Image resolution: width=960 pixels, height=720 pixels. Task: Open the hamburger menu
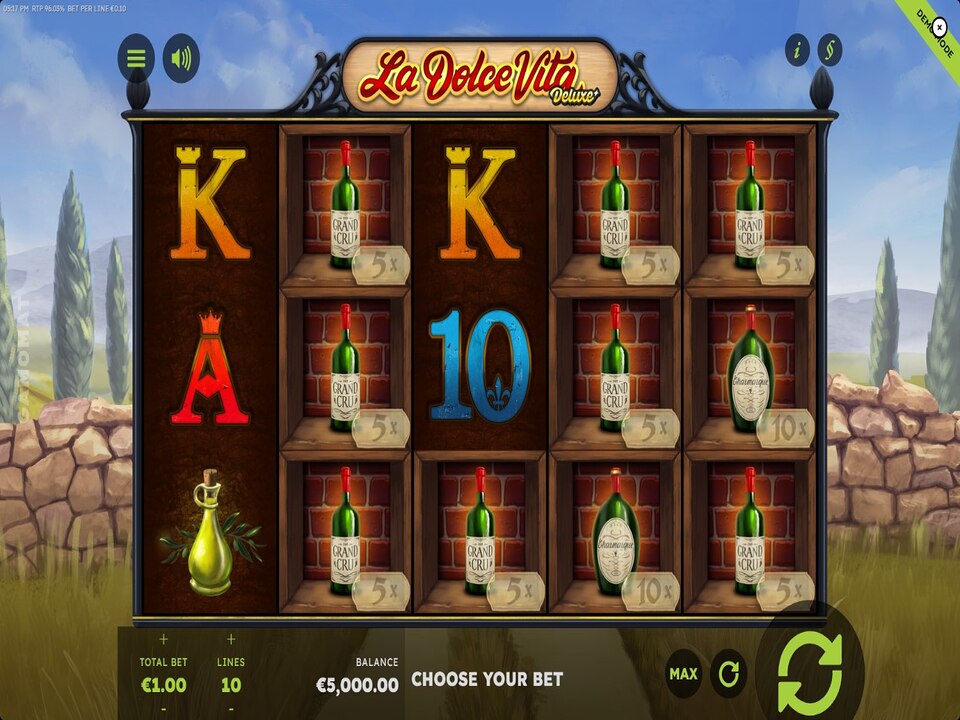coord(136,59)
